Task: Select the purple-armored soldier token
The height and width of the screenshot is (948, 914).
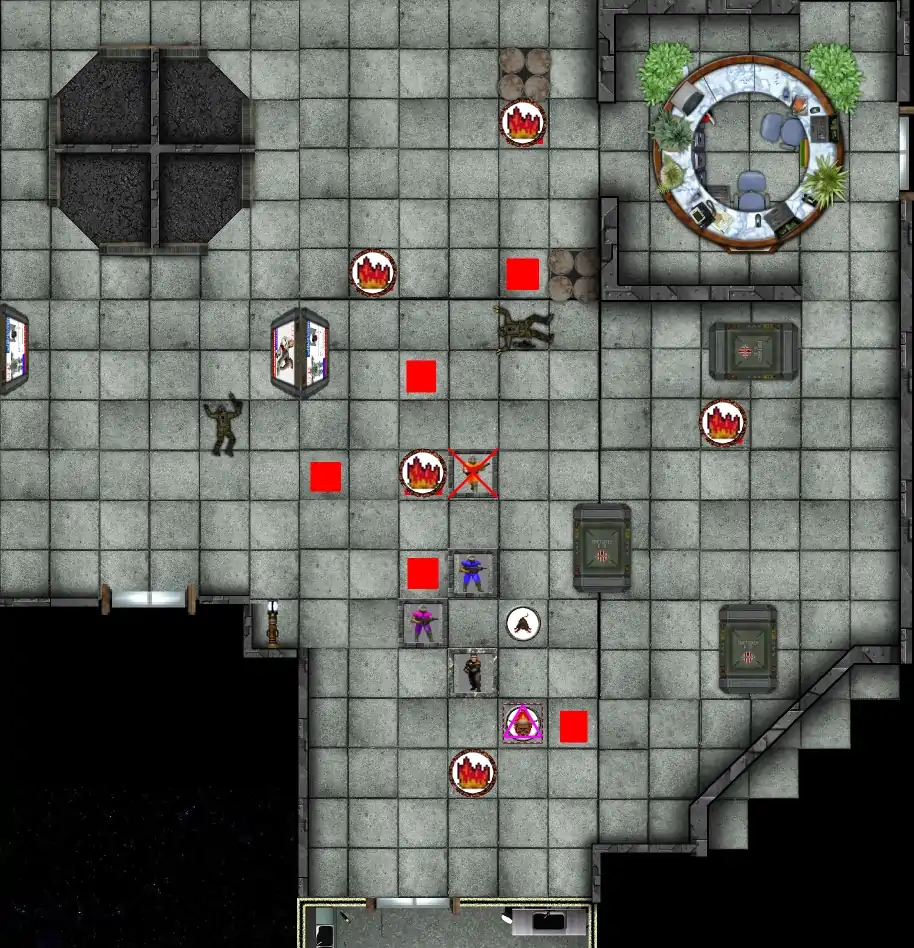Action: coord(423,624)
